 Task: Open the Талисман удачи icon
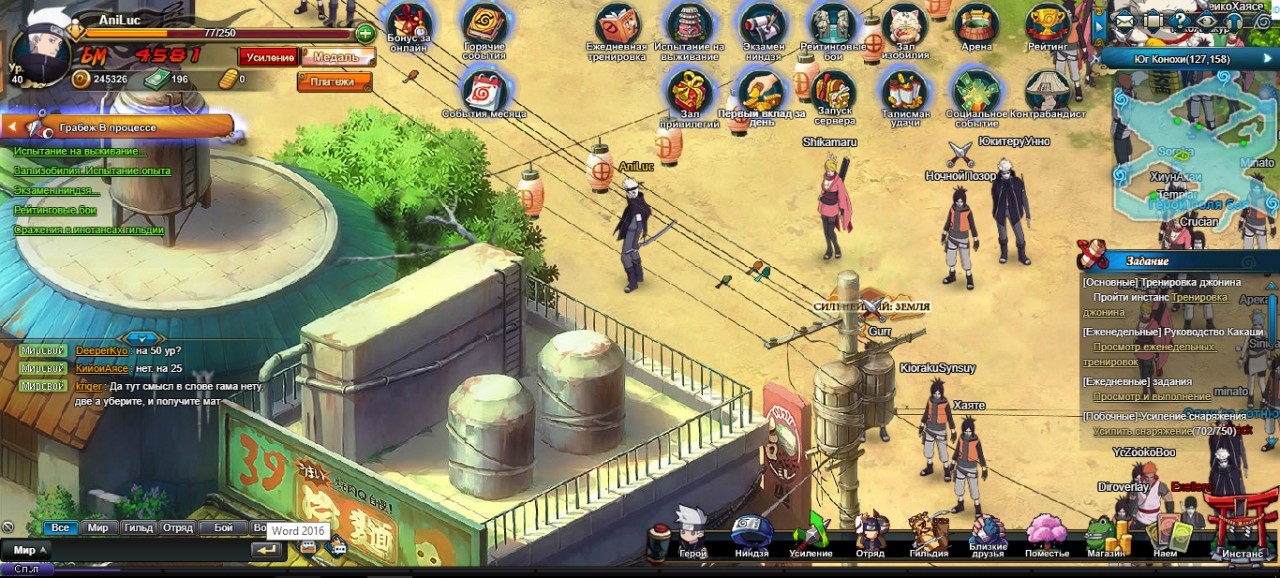(x=906, y=94)
